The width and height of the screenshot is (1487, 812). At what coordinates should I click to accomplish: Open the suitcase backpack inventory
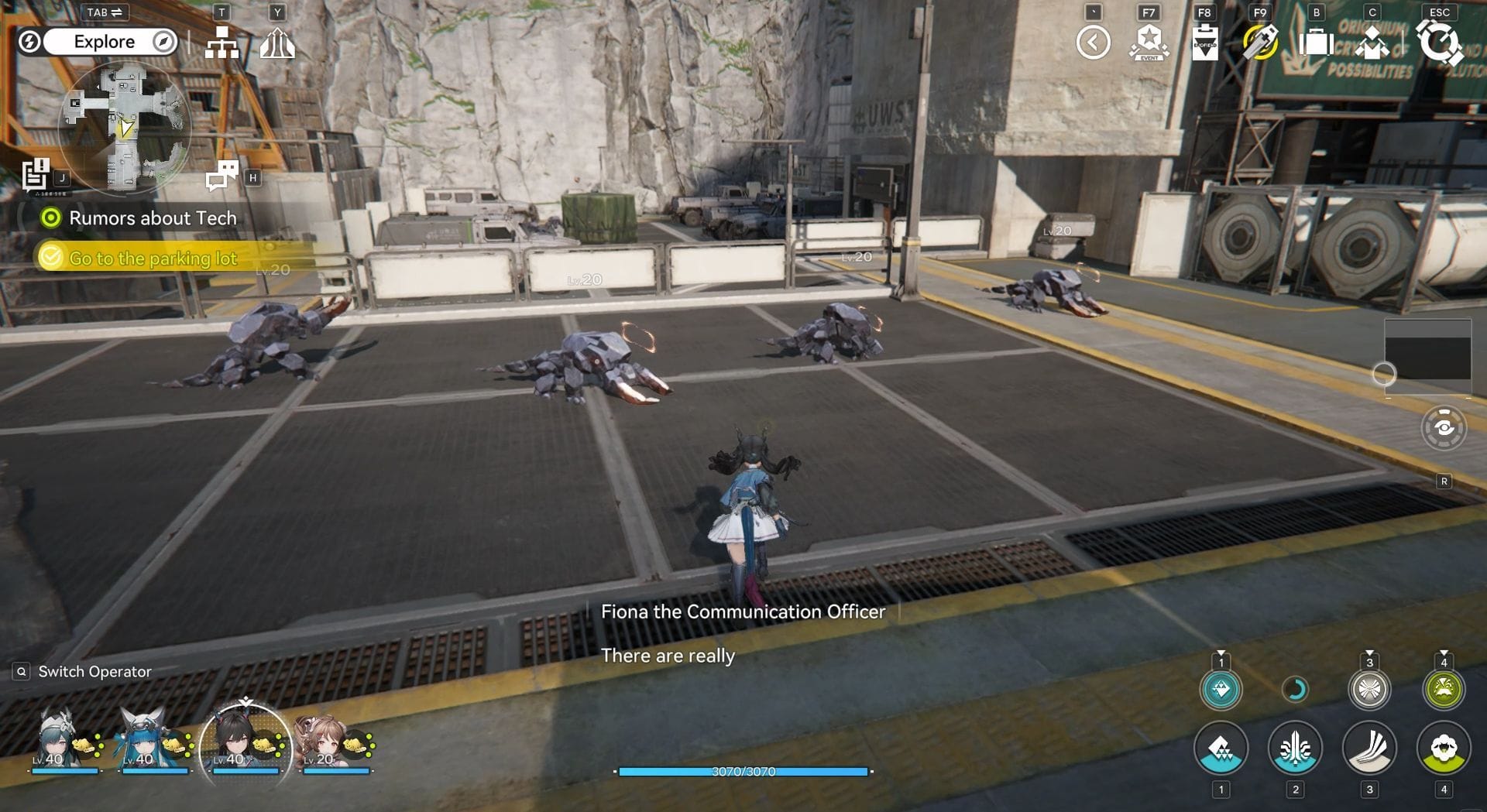[x=1316, y=43]
